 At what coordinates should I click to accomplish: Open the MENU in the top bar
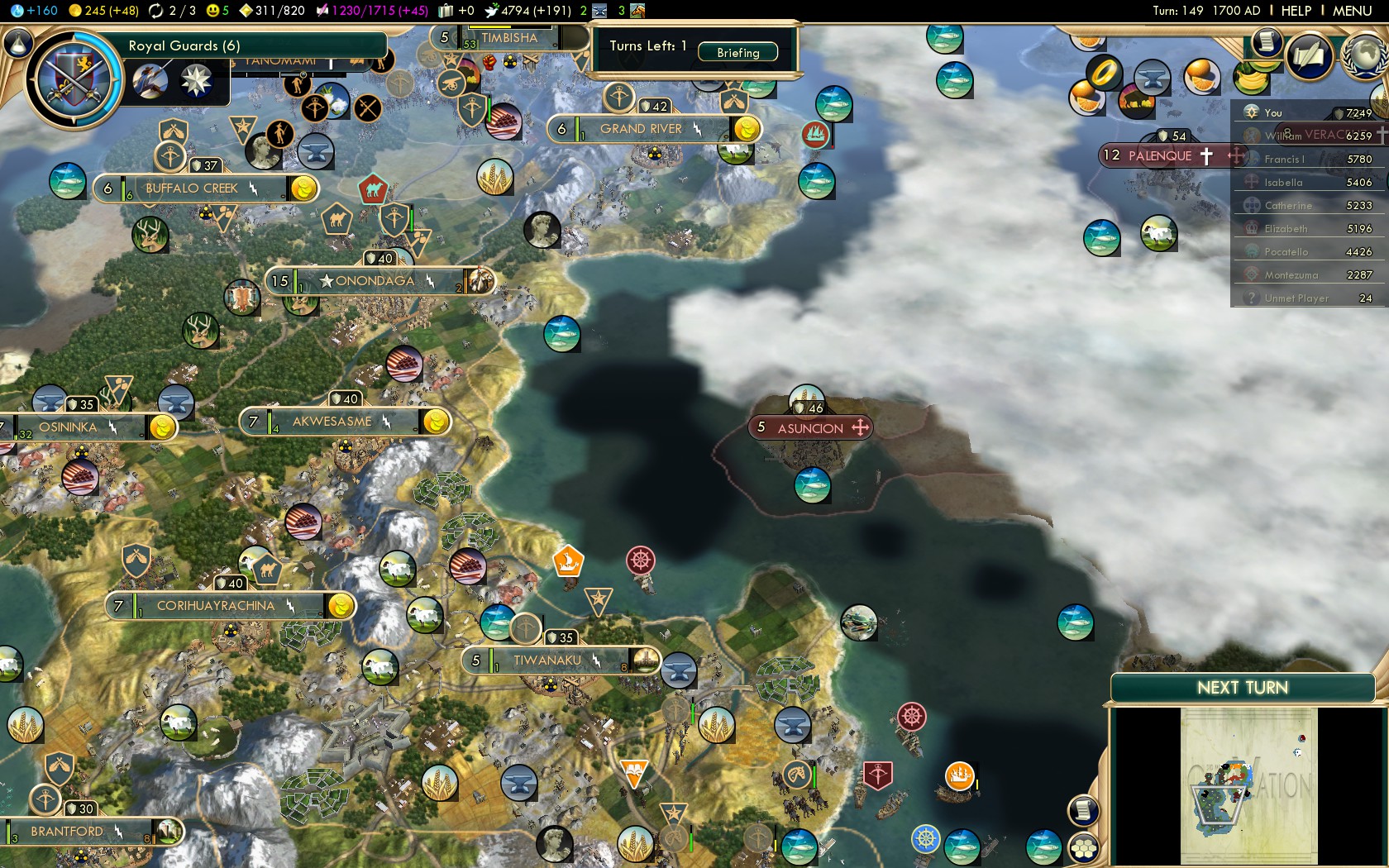click(x=1352, y=11)
